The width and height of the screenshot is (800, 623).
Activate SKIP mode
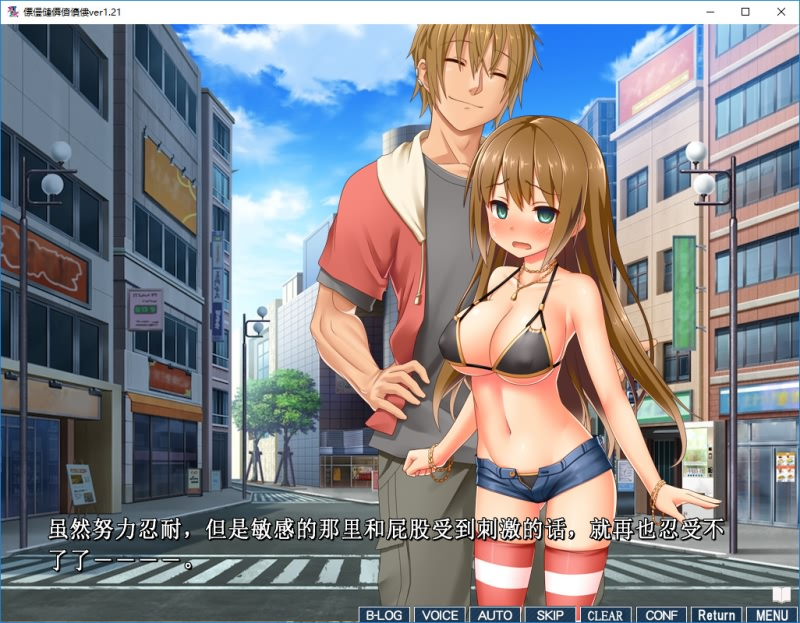coord(550,615)
